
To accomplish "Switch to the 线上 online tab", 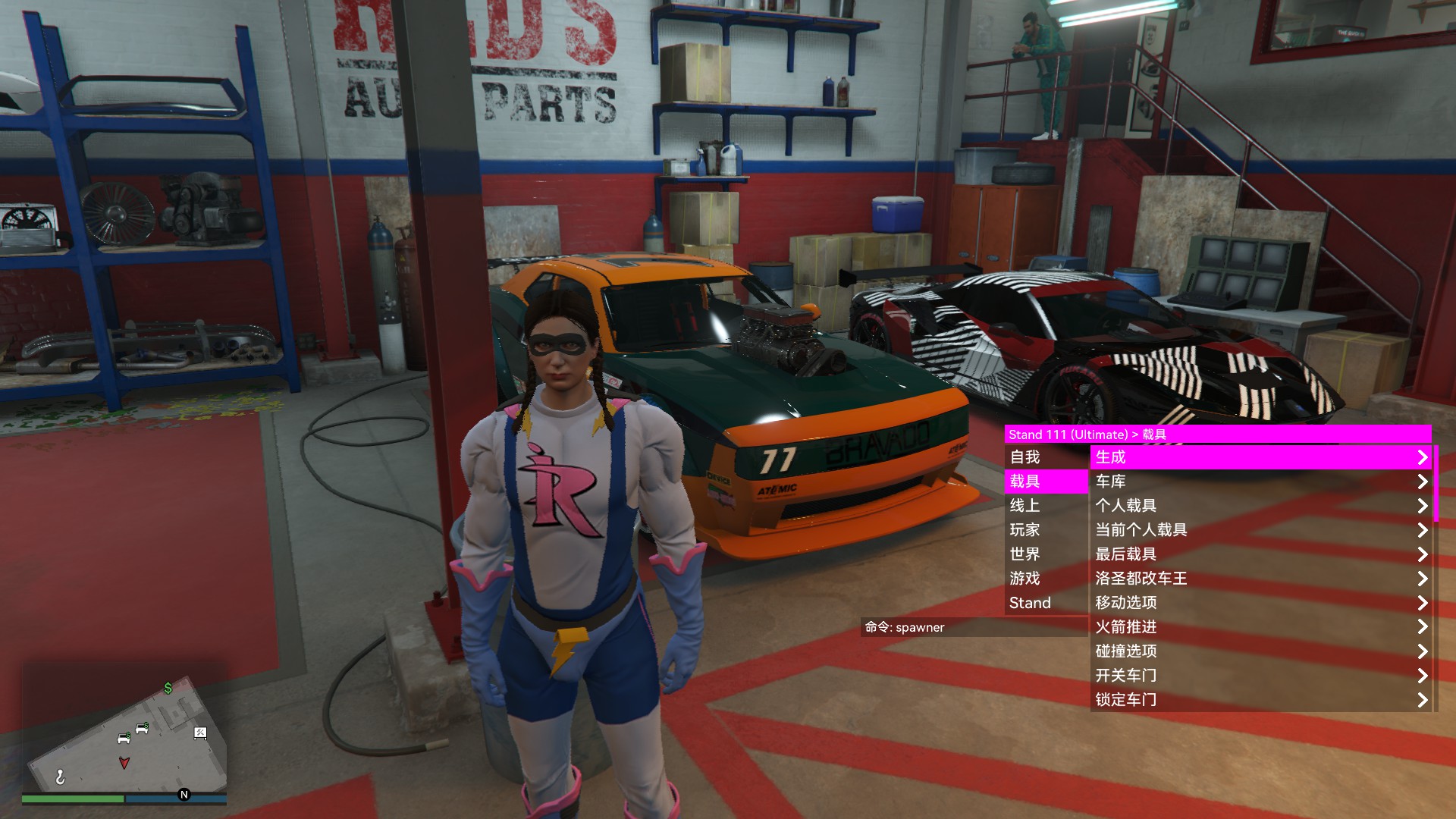I will (1046, 506).
